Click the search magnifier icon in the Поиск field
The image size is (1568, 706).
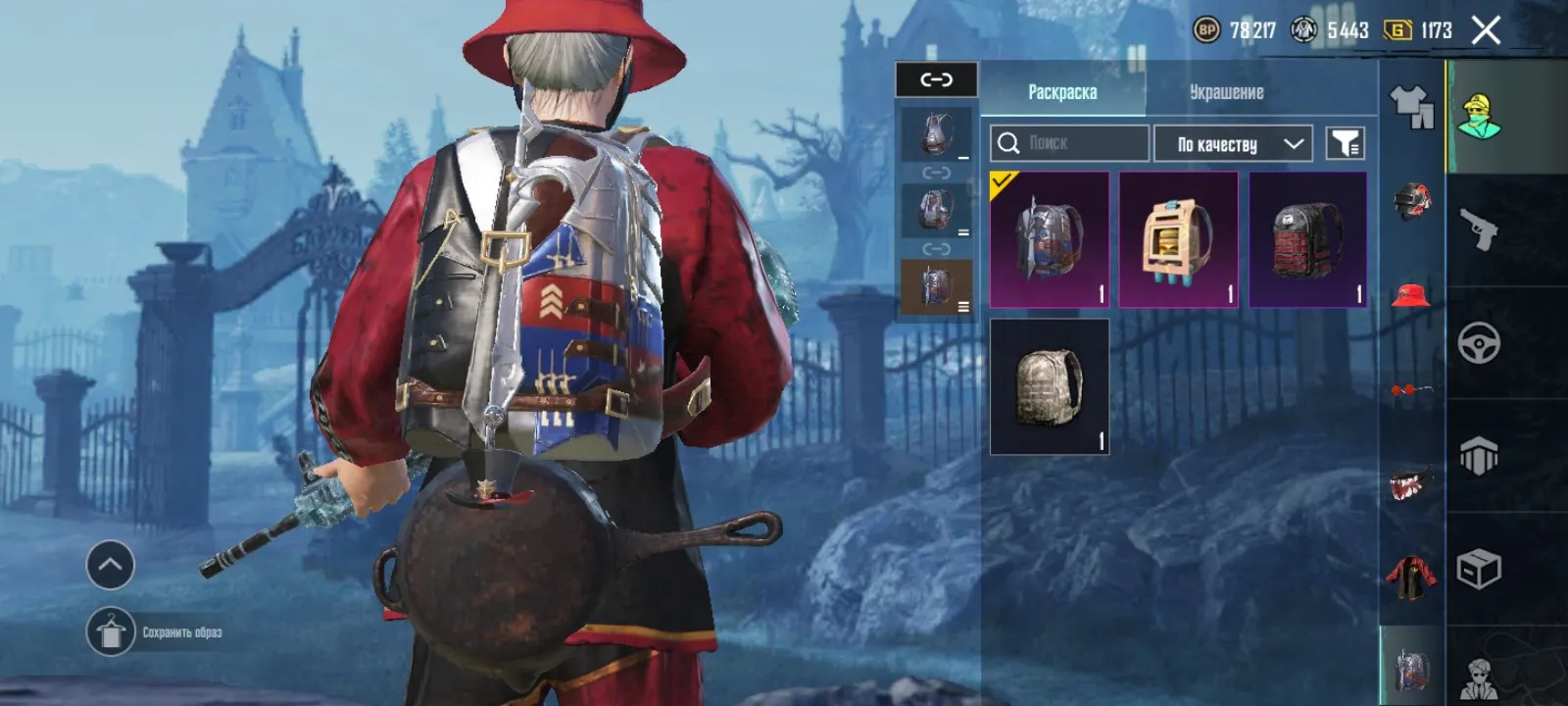(x=1007, y=143)
